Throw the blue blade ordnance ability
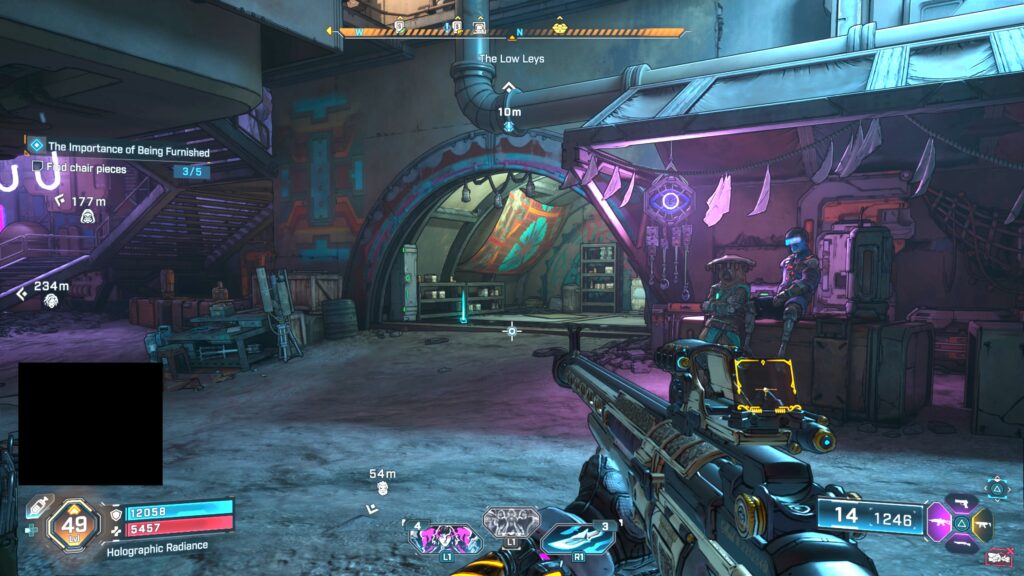The image size is (1024, 576). 576,538
